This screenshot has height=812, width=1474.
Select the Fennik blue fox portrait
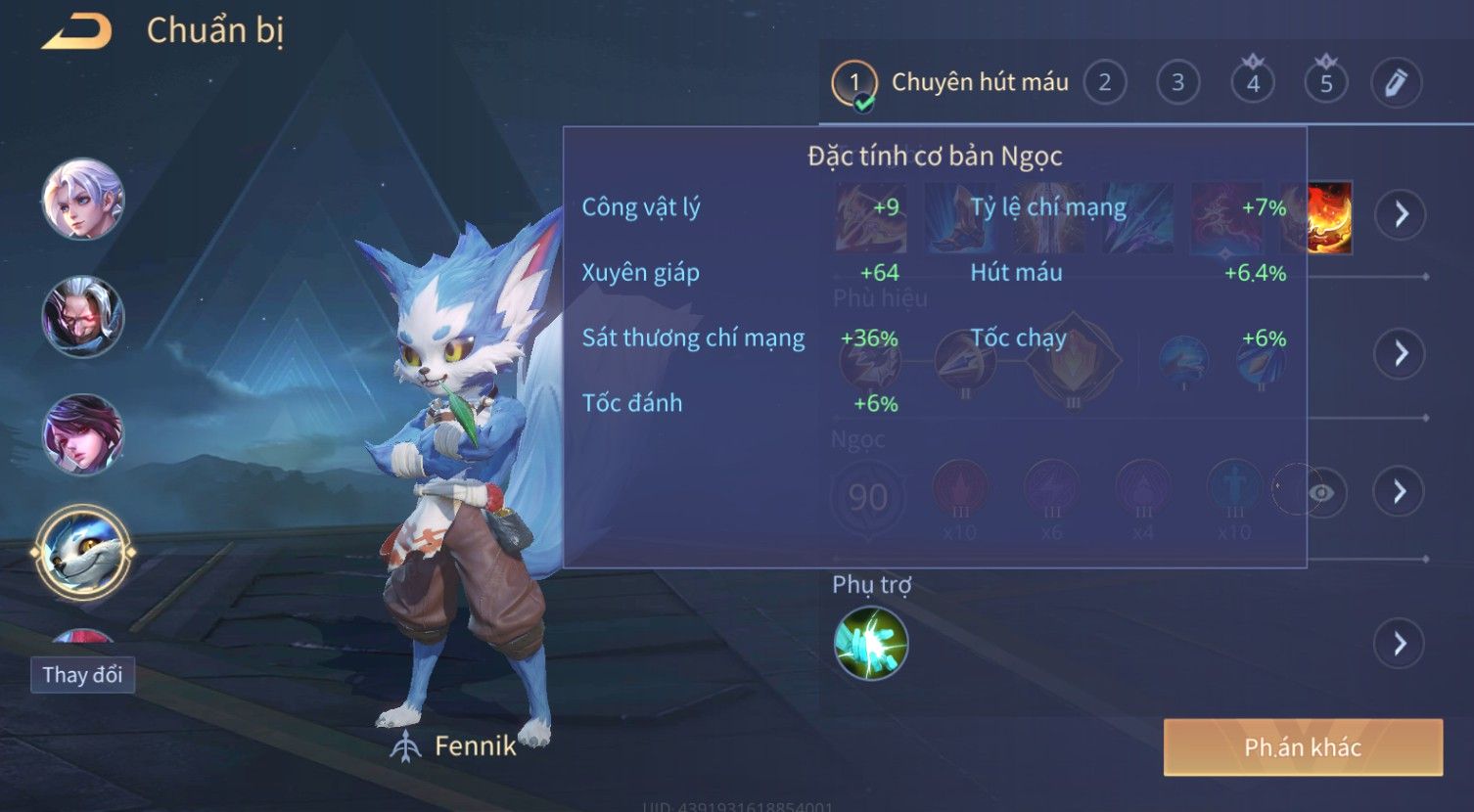point(83,553)
